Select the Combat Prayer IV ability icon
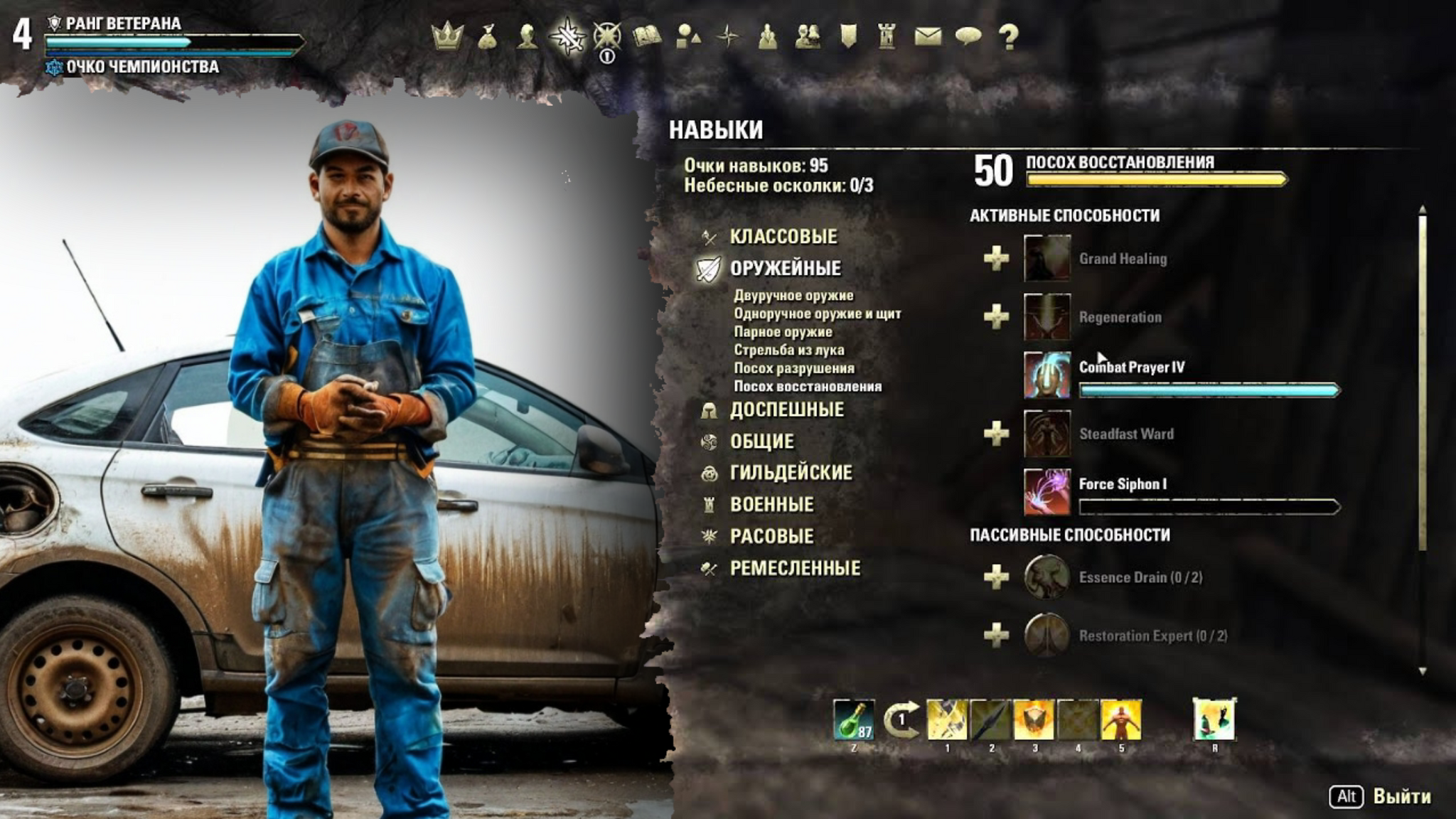Viewport: 1456px width, 819px height. (1046, 375)
